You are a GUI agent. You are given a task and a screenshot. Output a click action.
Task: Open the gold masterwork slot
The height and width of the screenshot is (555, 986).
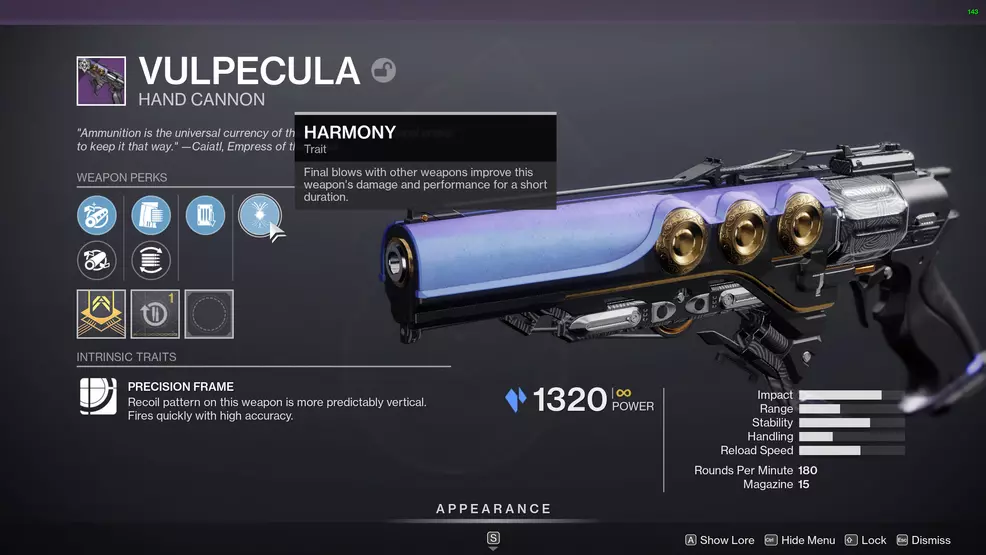tap(101, 314)
